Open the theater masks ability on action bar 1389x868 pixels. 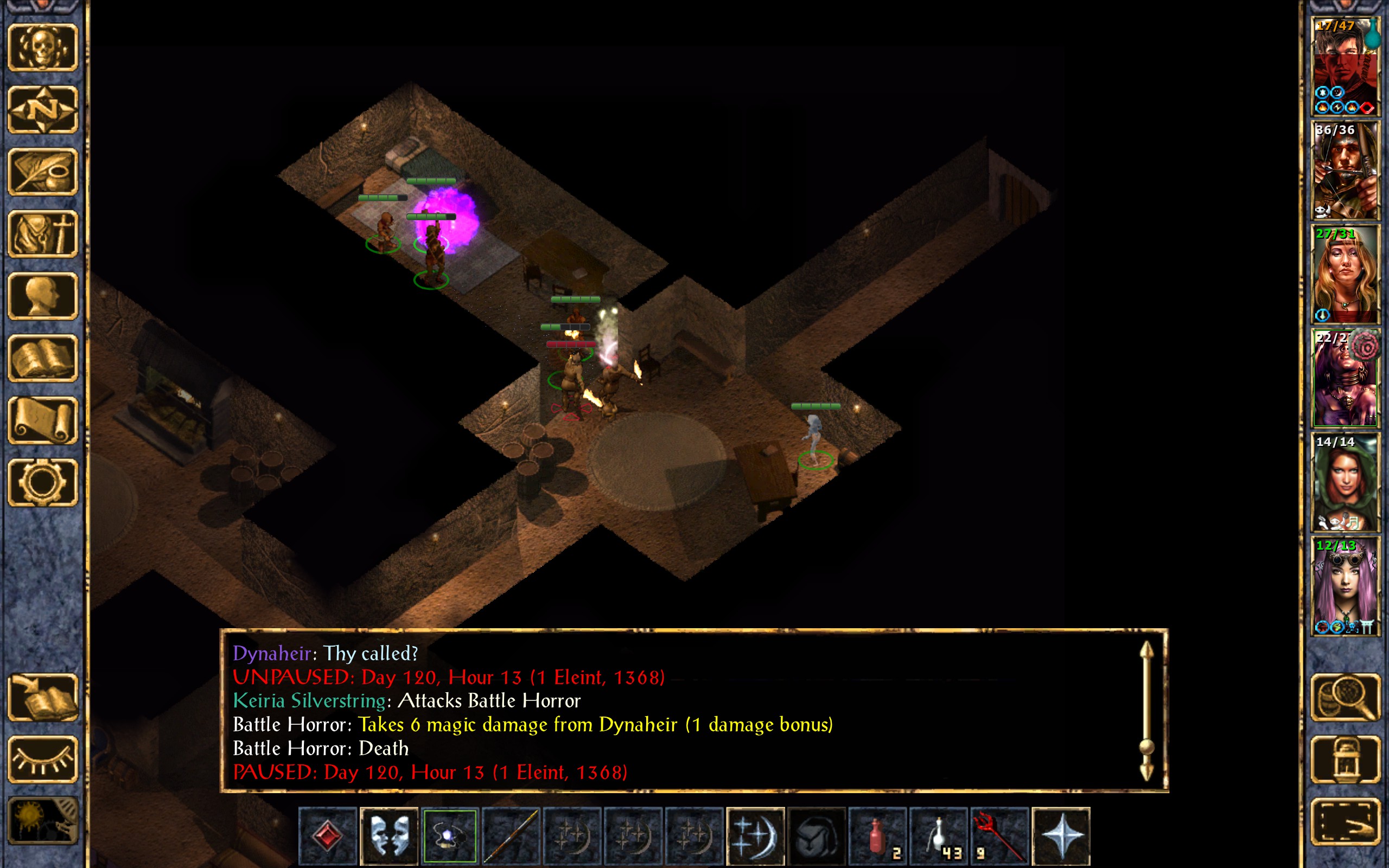point(388,835)
